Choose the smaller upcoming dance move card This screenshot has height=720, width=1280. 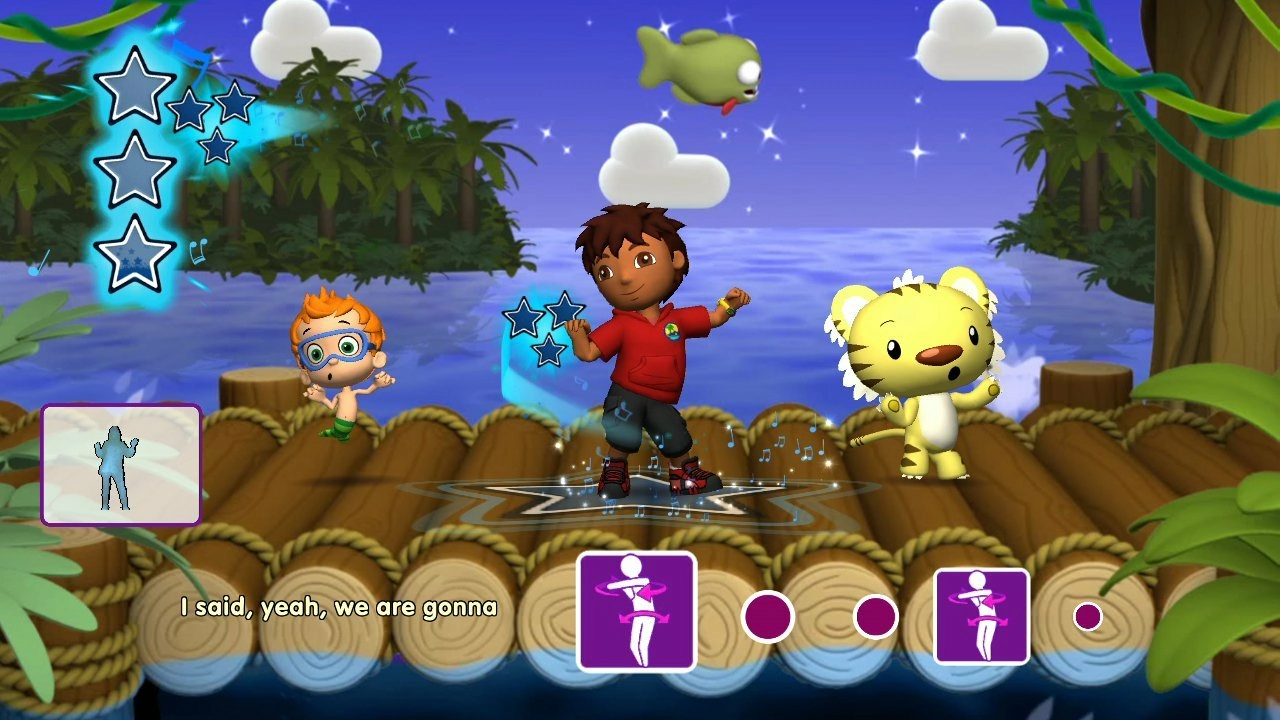click(x=981, y=616)
